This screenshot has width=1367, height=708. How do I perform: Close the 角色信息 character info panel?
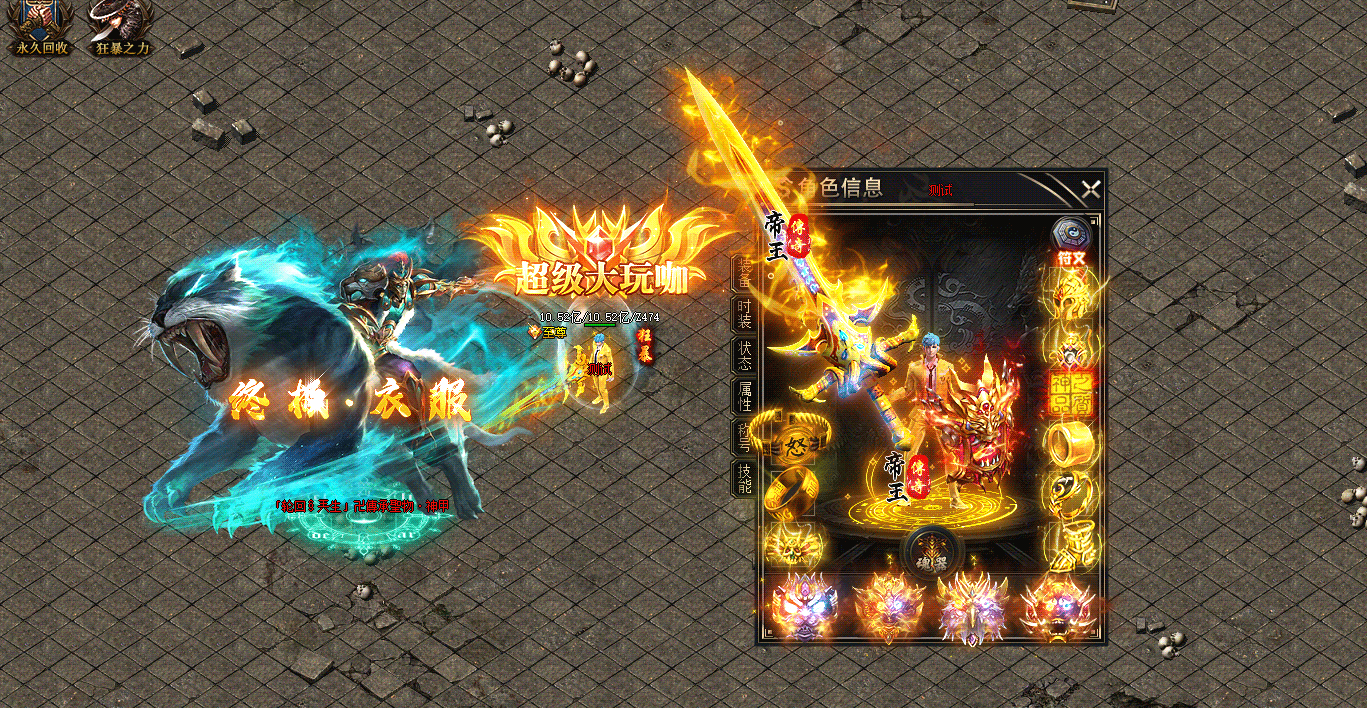click(x=1090, y=188)
